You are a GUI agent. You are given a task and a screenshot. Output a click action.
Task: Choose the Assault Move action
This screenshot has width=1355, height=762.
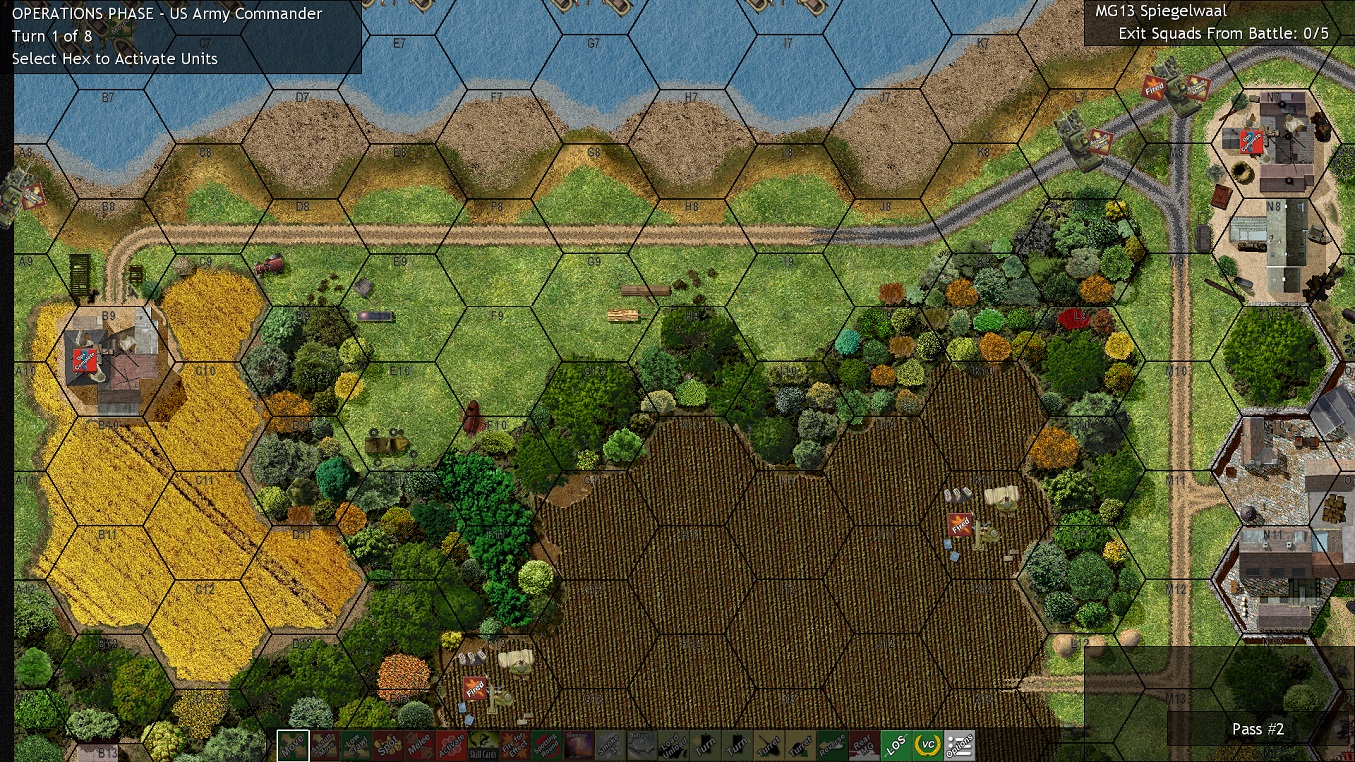[x=324, y=746]
